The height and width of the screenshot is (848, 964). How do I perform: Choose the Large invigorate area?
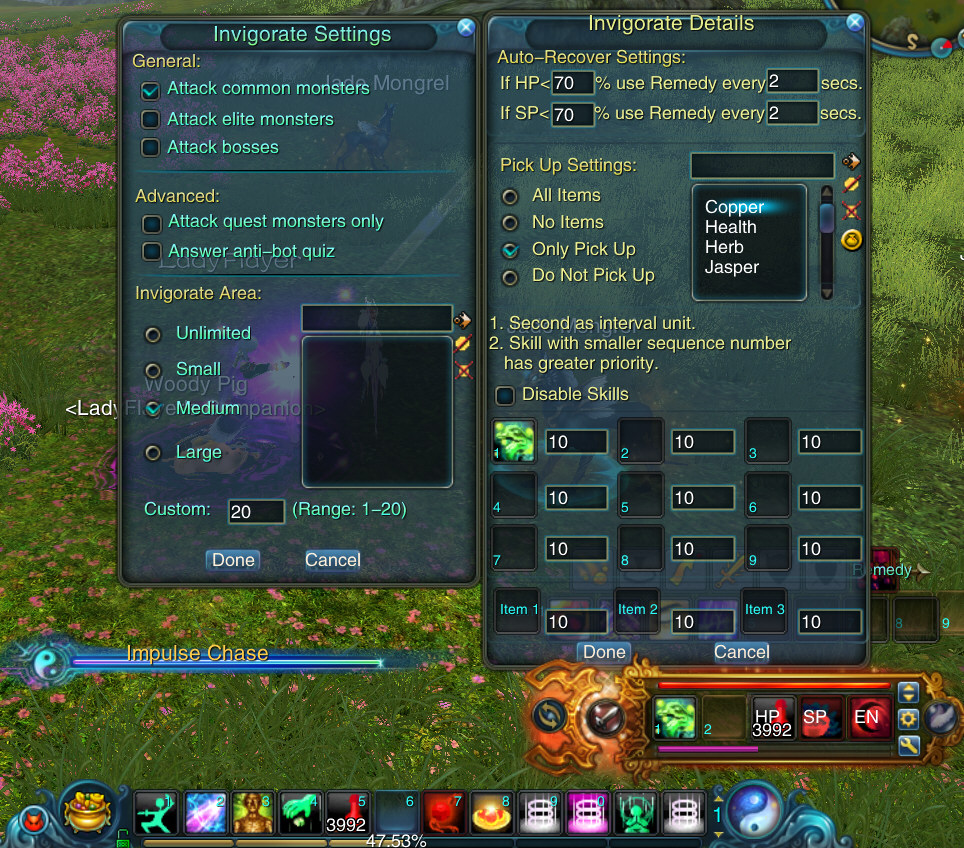pos(153,453)
